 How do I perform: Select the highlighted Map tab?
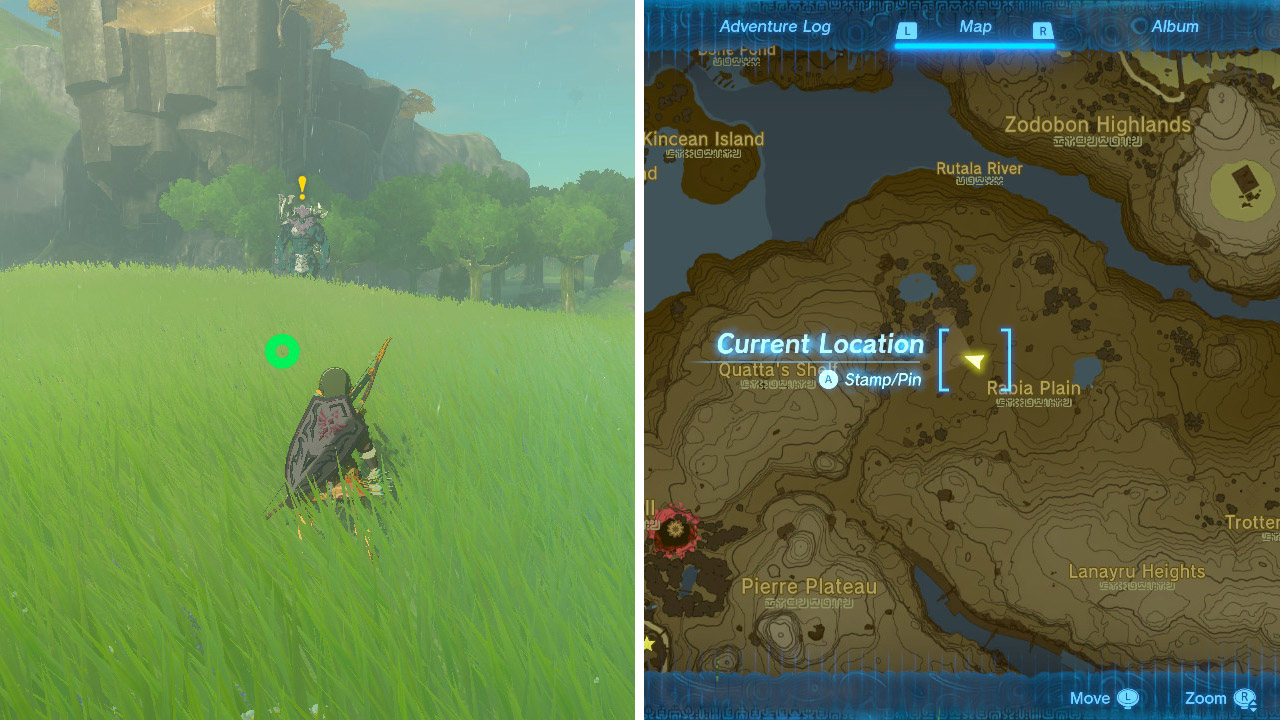[975, 27]
